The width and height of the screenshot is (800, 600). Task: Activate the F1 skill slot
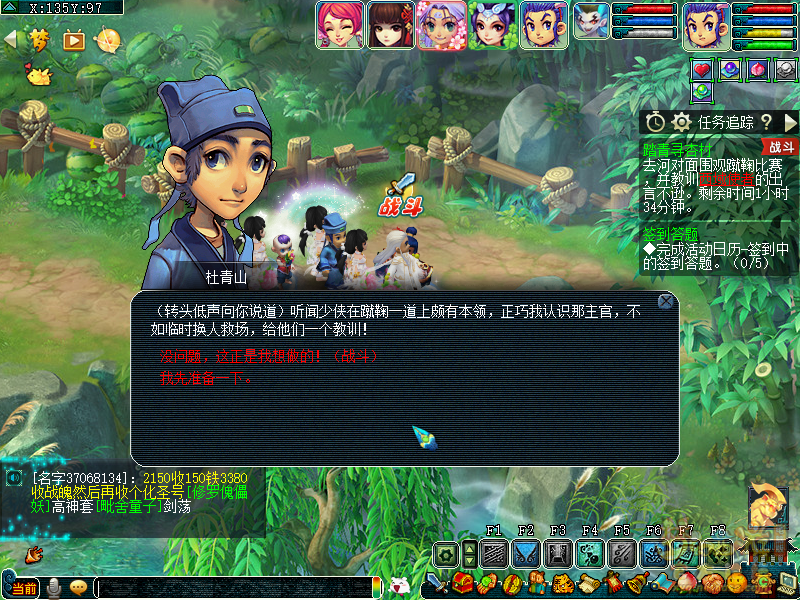point(494,554)
